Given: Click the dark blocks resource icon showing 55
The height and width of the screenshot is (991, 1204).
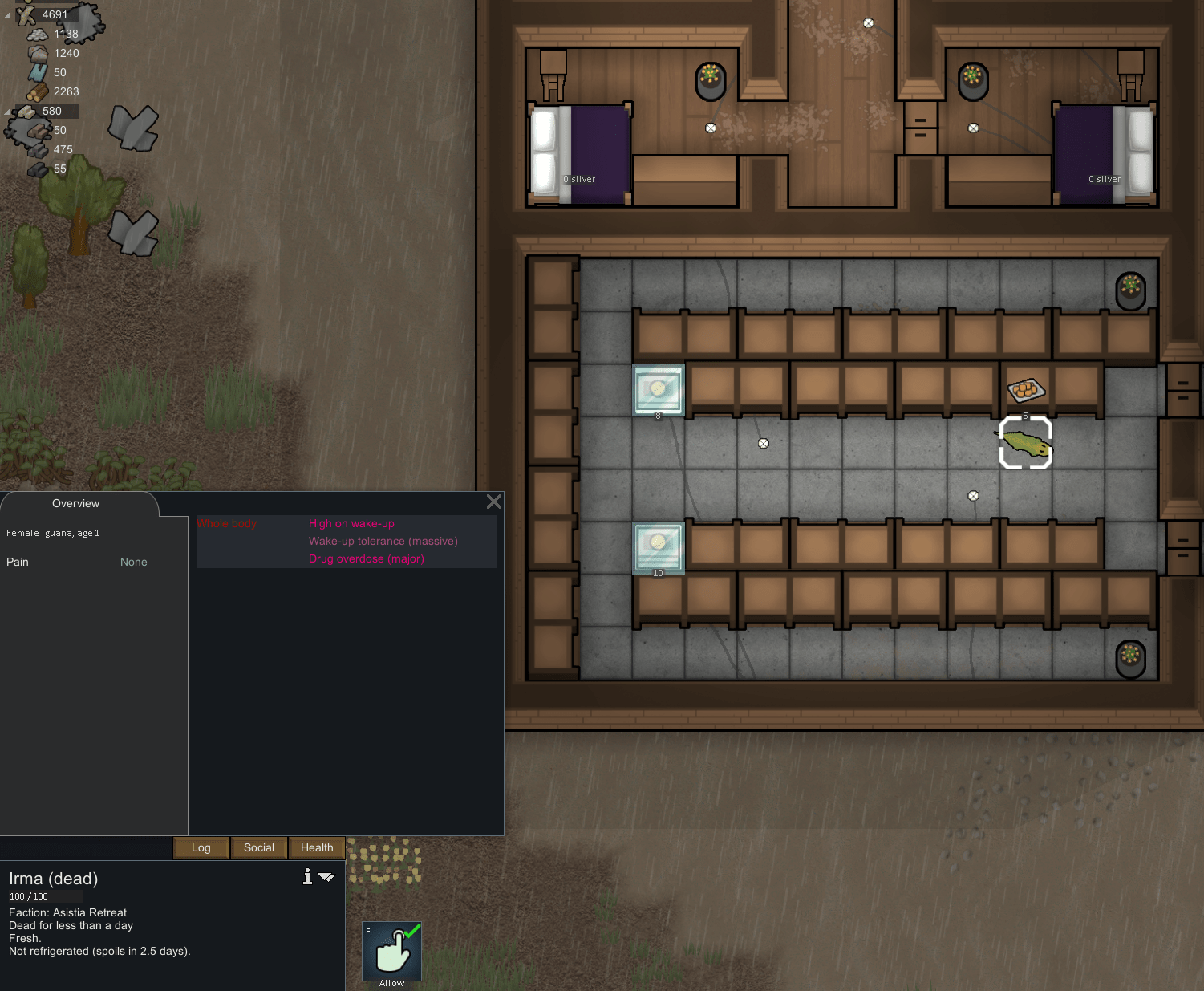Looking at the screenshot, I should click(x=36, y=169).
